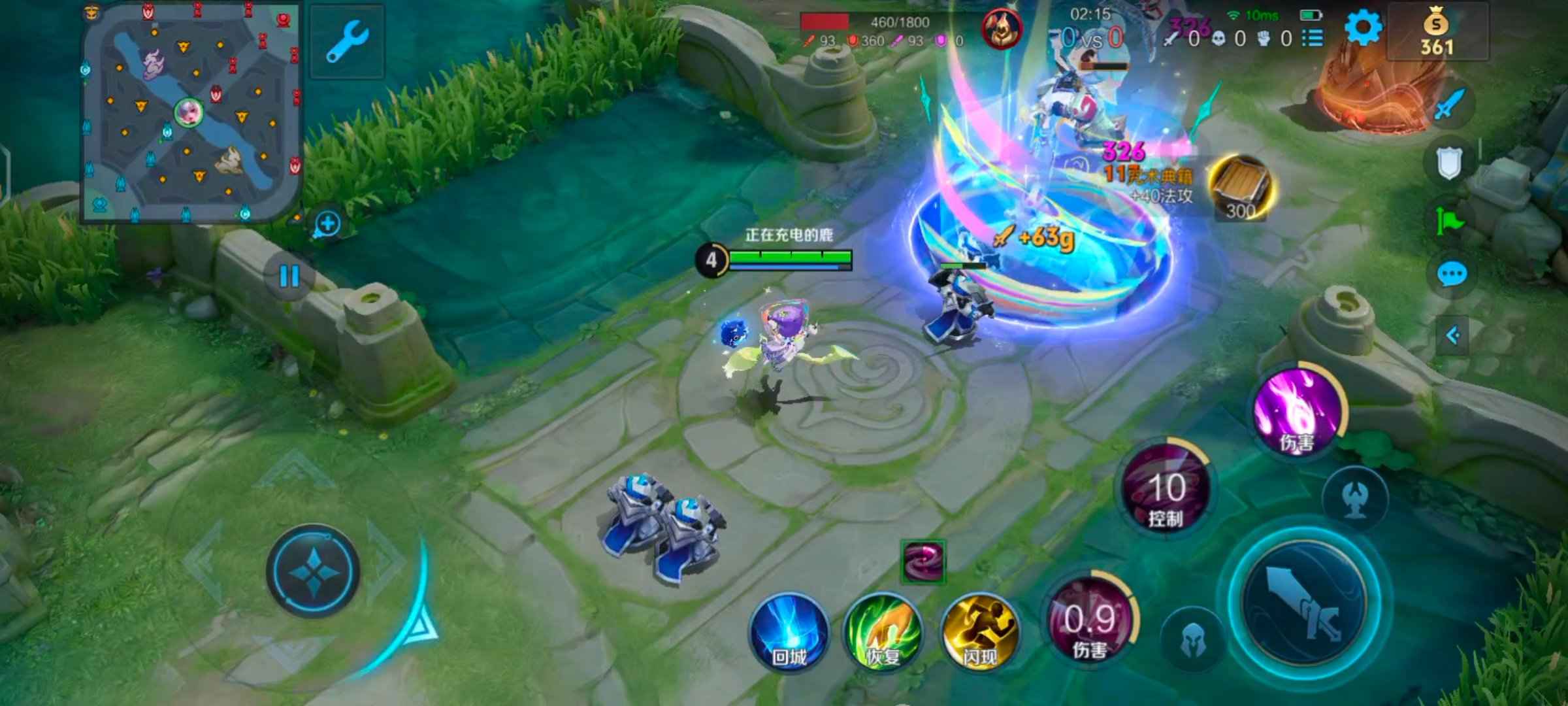Send the green flag signal
Image resolution: width=1568 pixels, height=706 pixels.
point(1450,220)
